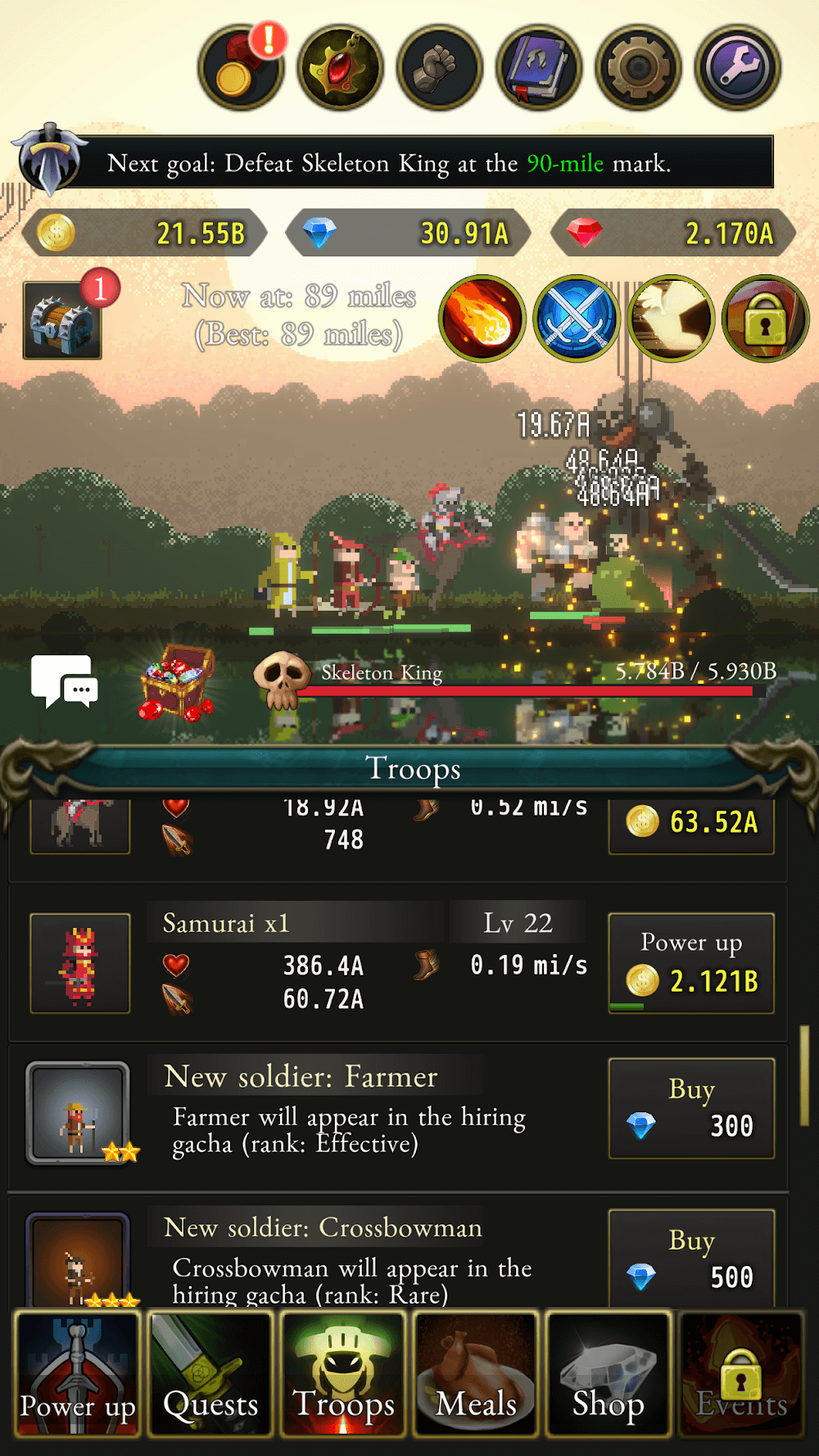The width and height of the screenshot is (819, 1456).
Task: Switch to the Shop tab
Action: (609, 1373)
